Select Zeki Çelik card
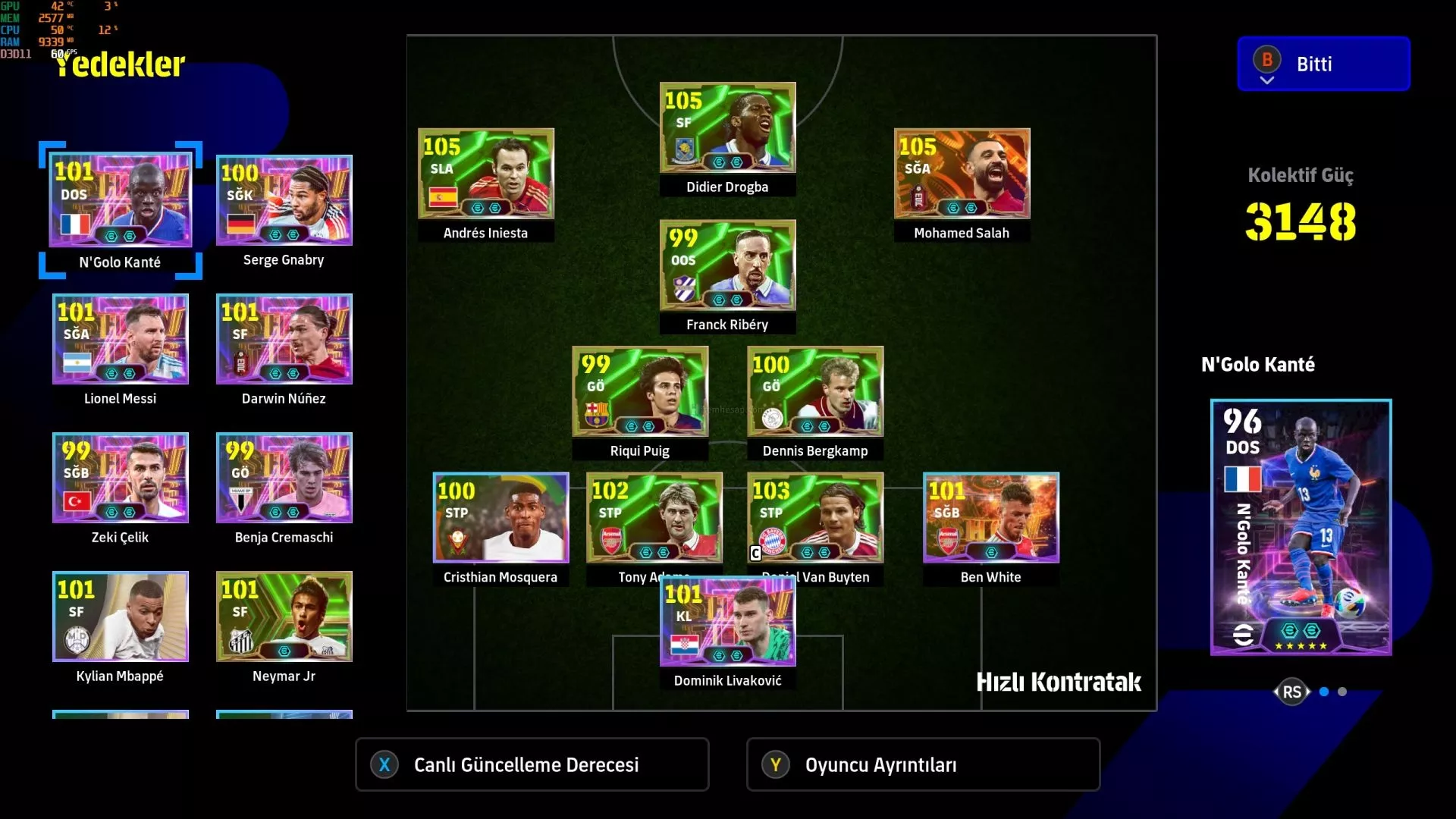Viewport: 1456px width, 819px height. pos(121,478)
